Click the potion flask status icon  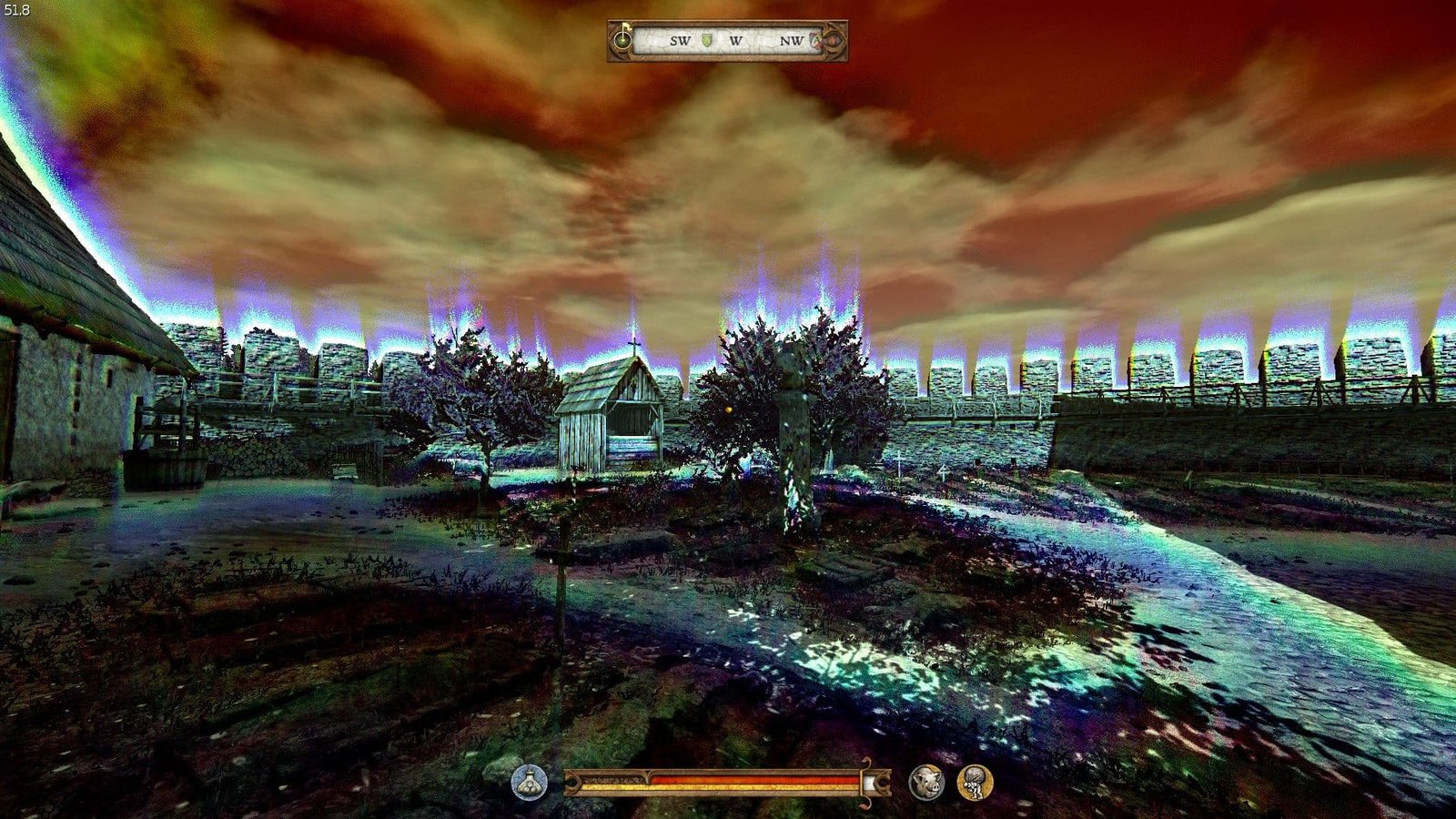[x=530, y=782]
